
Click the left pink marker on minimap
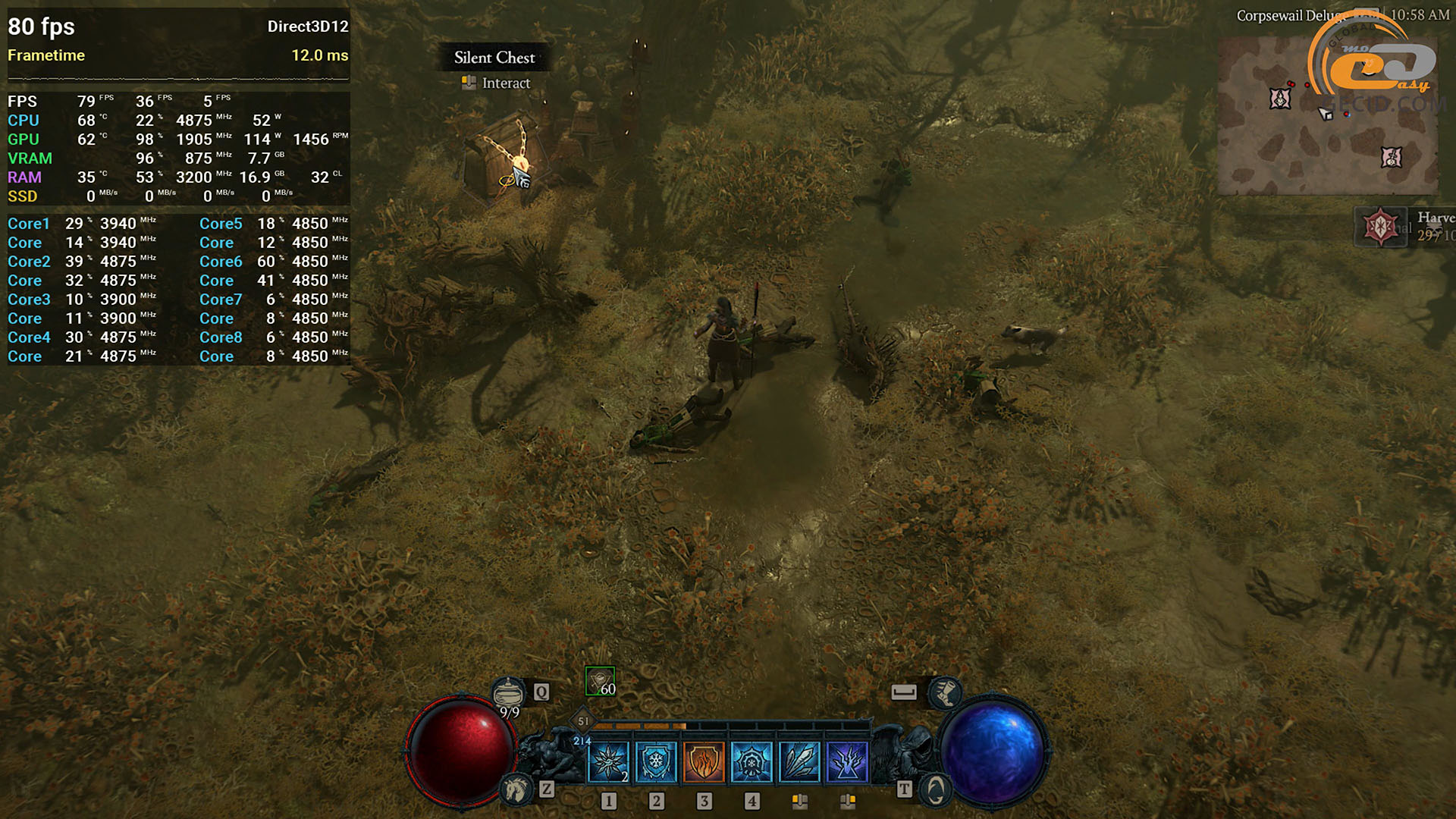[1280, 99]
